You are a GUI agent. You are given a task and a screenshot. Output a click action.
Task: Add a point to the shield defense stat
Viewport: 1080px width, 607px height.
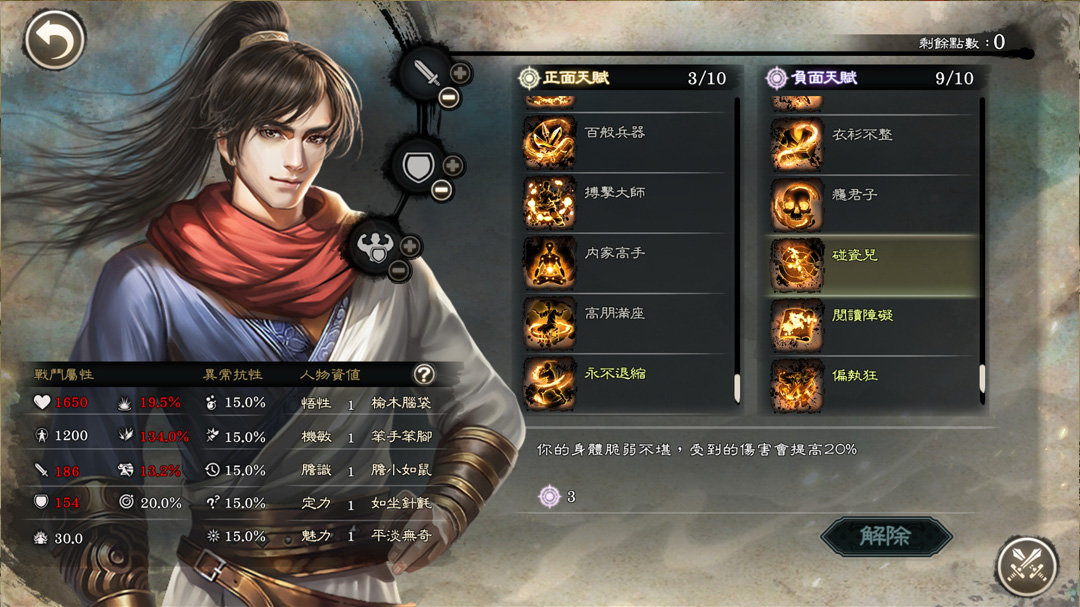pyautogui.click(x=453, y=166)
